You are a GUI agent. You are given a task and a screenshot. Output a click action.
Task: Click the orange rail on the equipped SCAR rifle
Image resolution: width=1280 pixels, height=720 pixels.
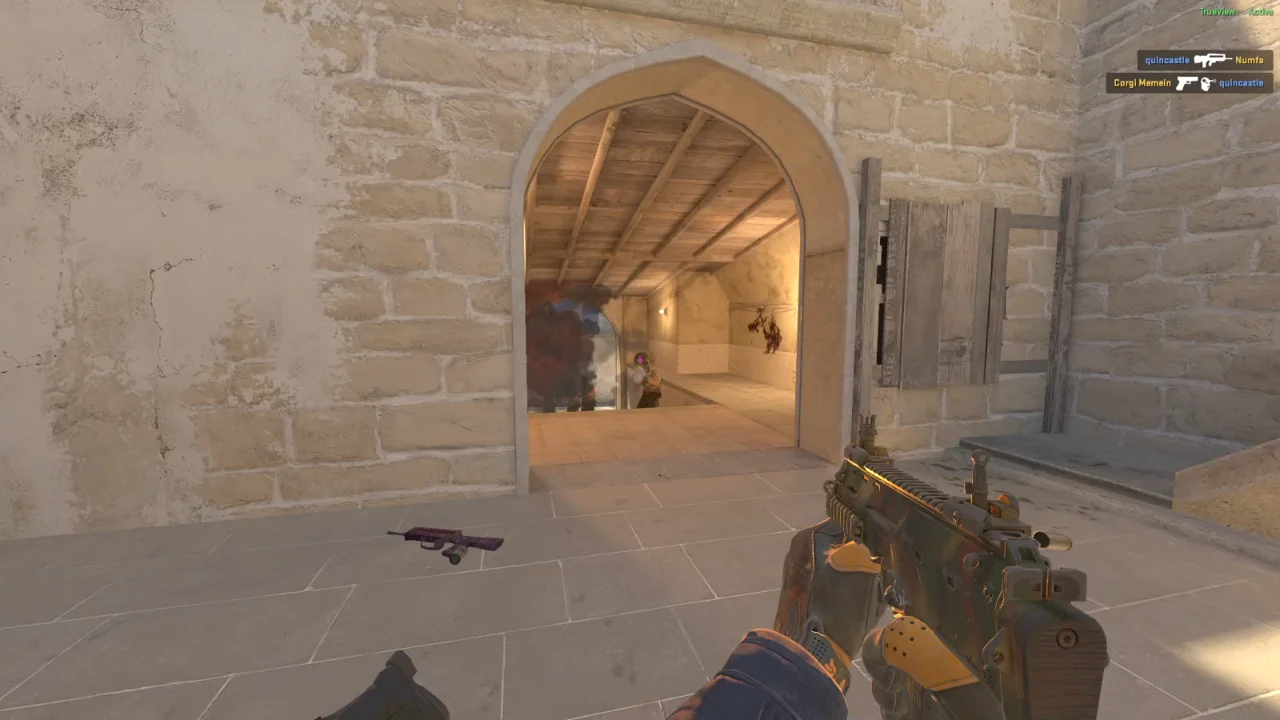pos(890,480)
